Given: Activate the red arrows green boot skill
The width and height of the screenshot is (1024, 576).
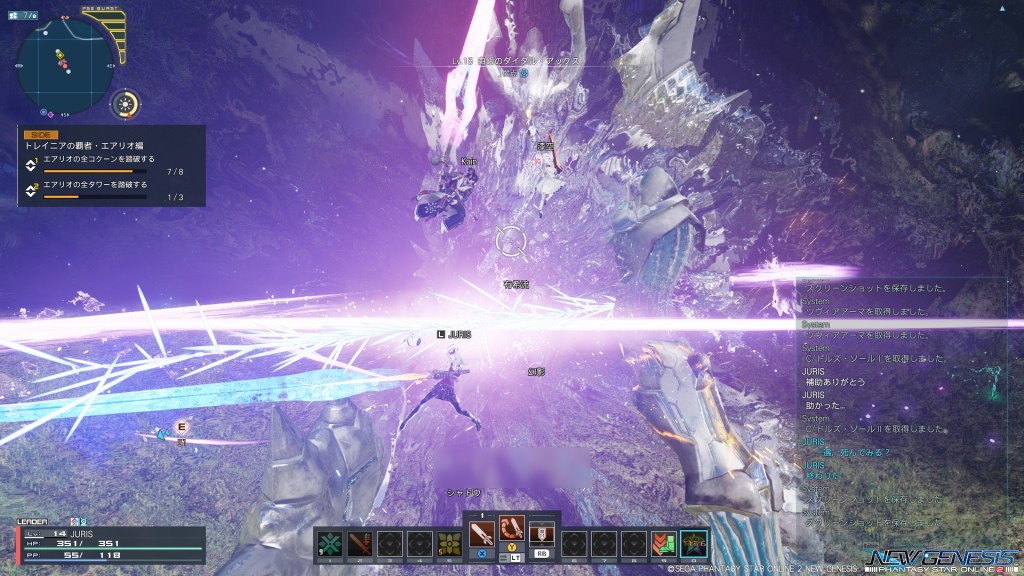Looking at the screenshot, I should click(x=663, y=543).
